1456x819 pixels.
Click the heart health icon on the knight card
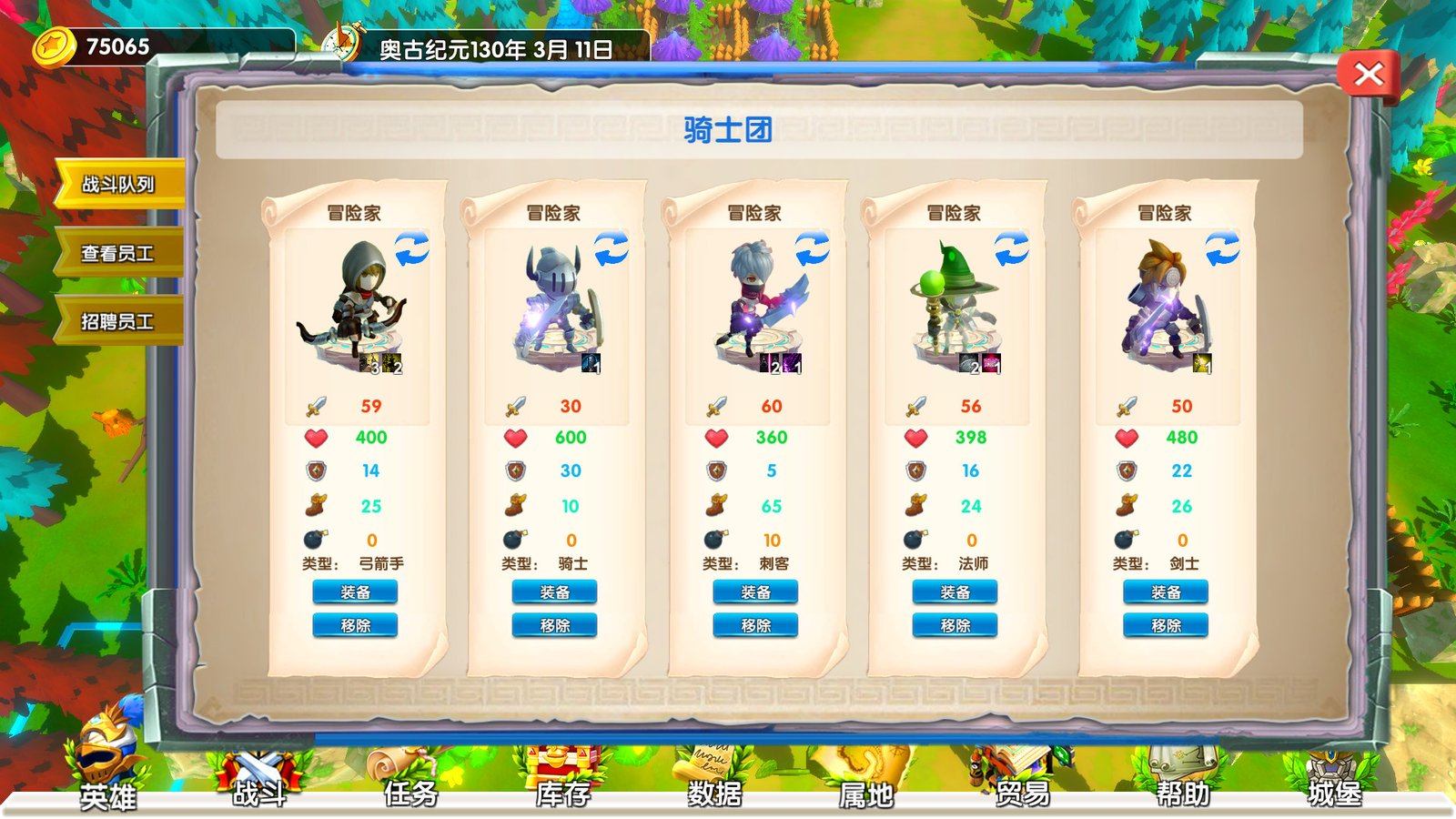pos(517,438)
